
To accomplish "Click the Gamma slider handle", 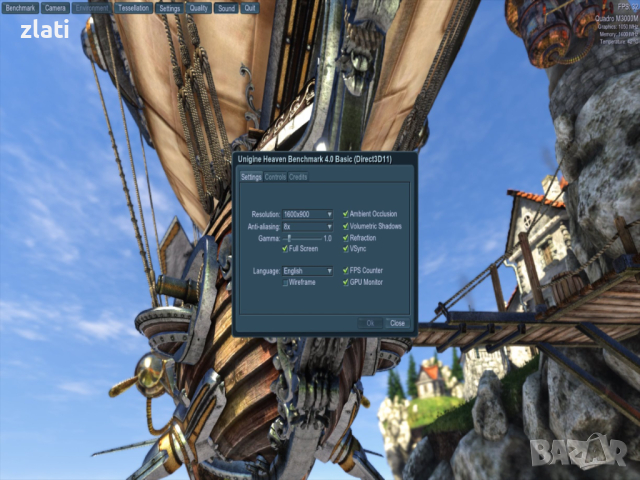I will tap(290, 238).
